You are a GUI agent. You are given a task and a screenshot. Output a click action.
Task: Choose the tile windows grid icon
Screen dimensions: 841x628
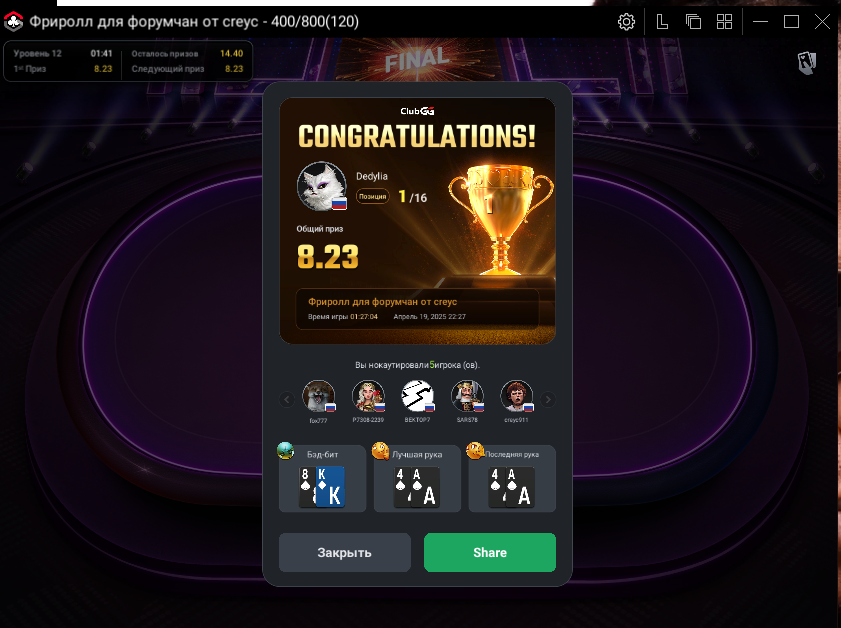pyautogui.click(x=724, y=22)
